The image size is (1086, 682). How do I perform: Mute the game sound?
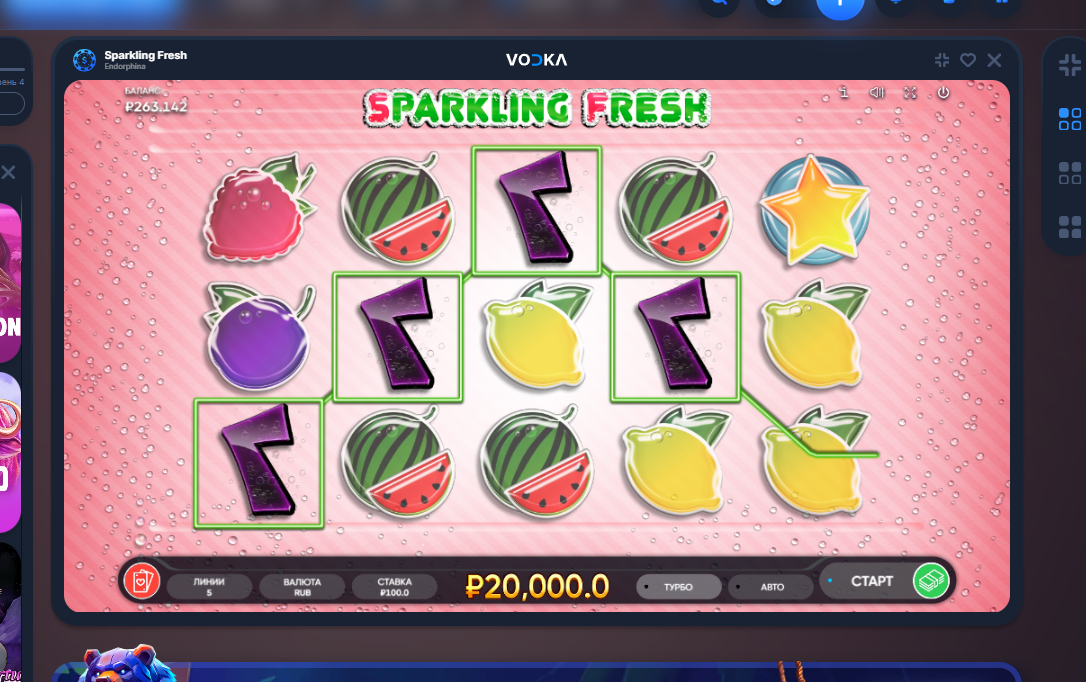877,92
